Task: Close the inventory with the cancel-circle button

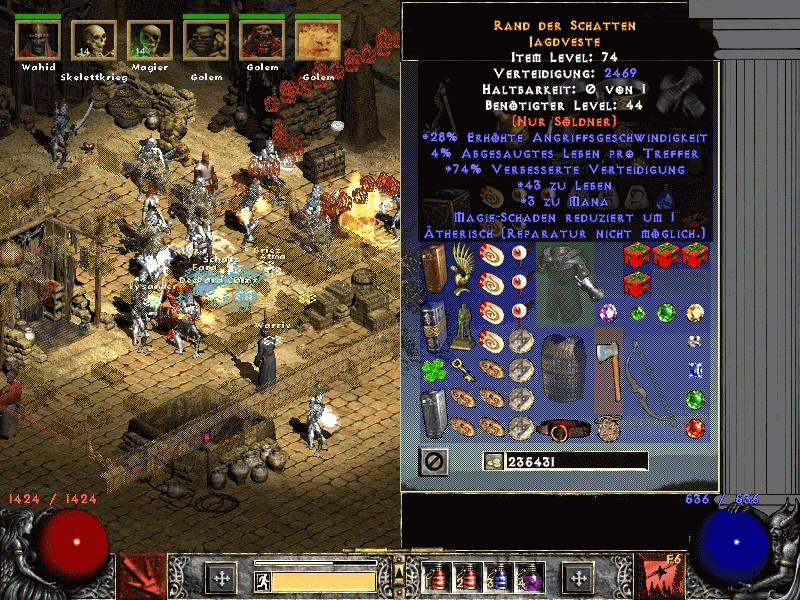Action: tap(435, 461)
